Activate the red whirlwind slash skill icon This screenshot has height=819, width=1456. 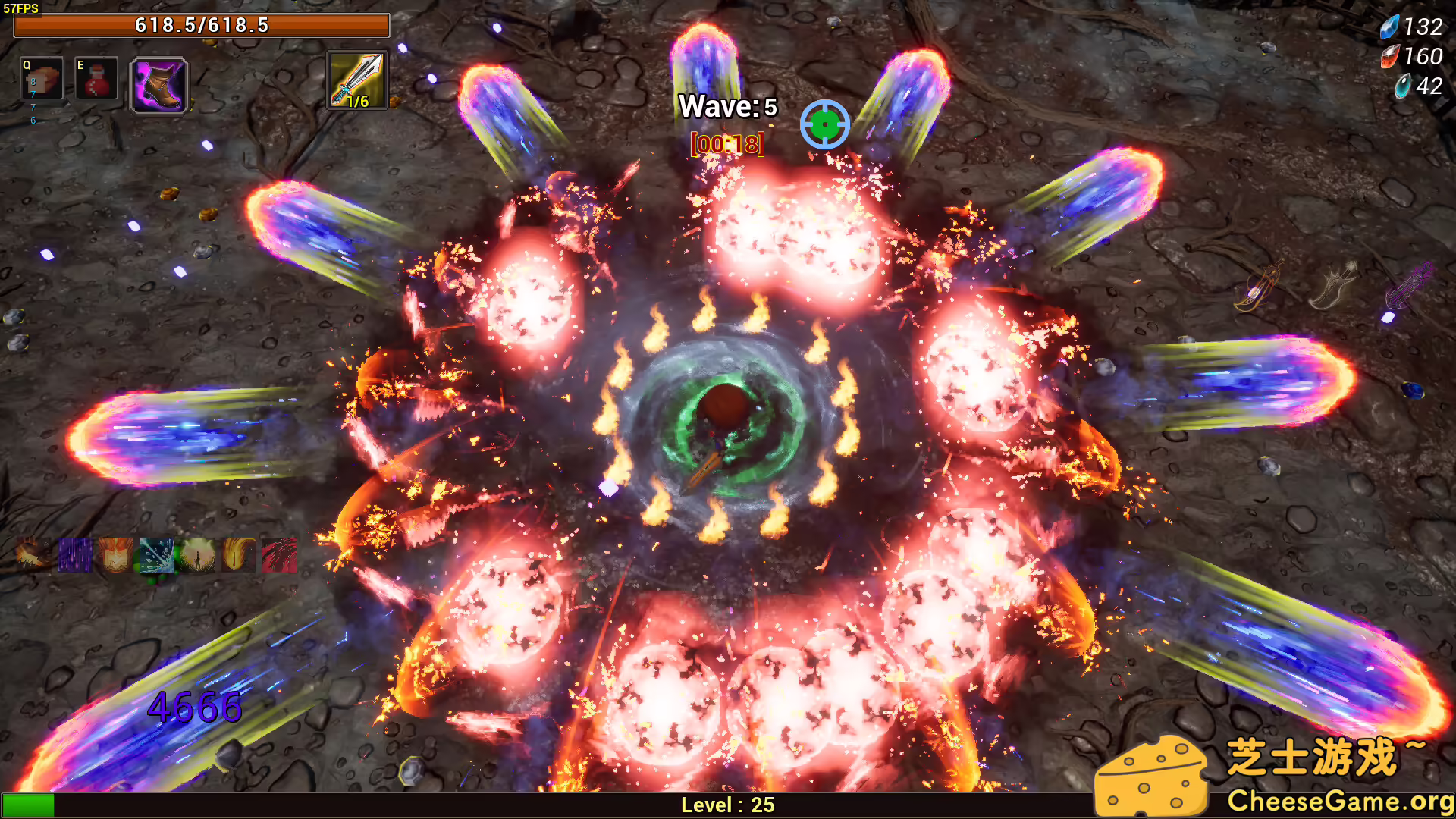pyautogui.click(x=277, y=555)
